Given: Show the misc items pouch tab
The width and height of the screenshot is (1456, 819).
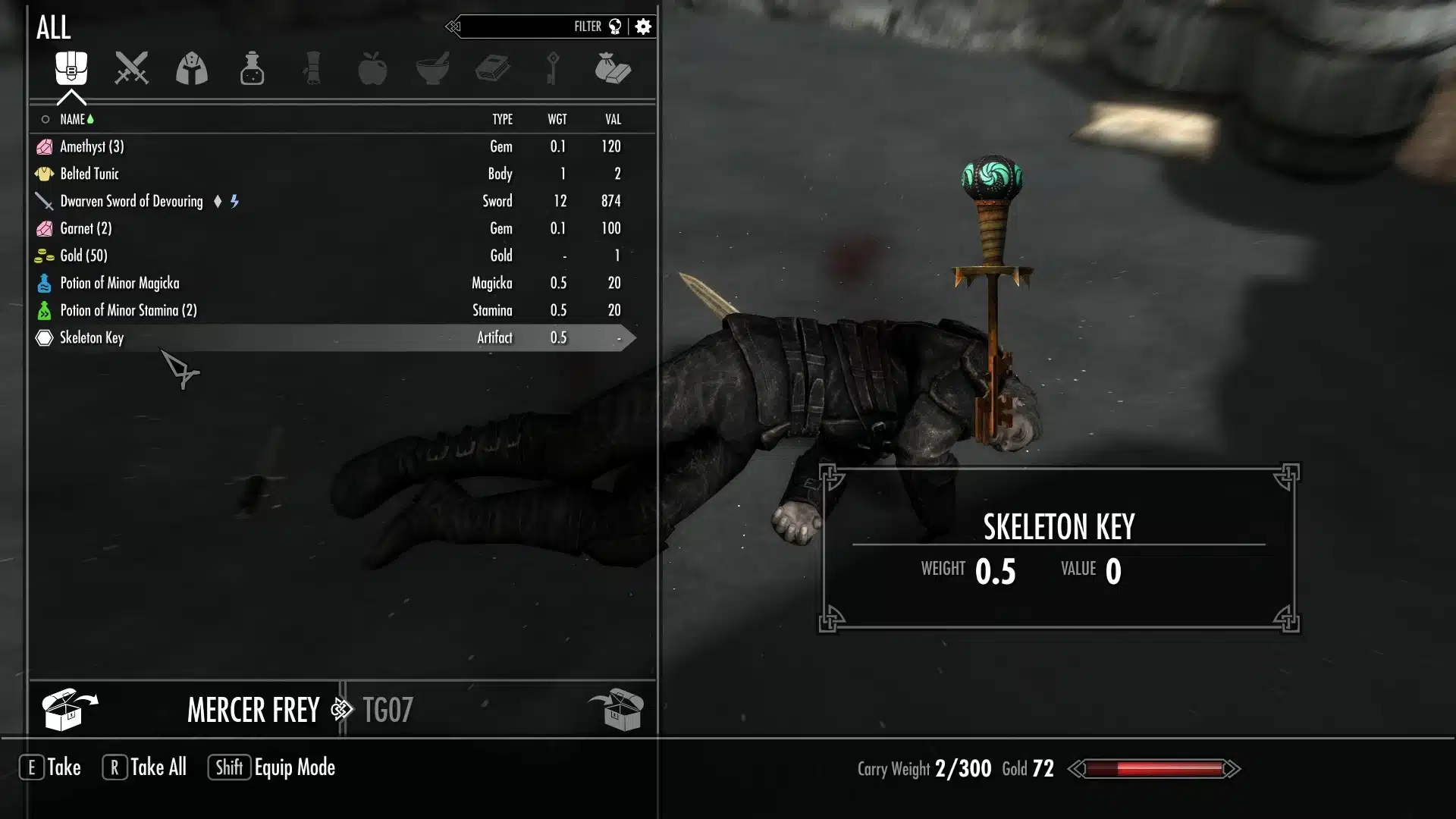Looking at the screenshot, I should (x=613, y=68).
